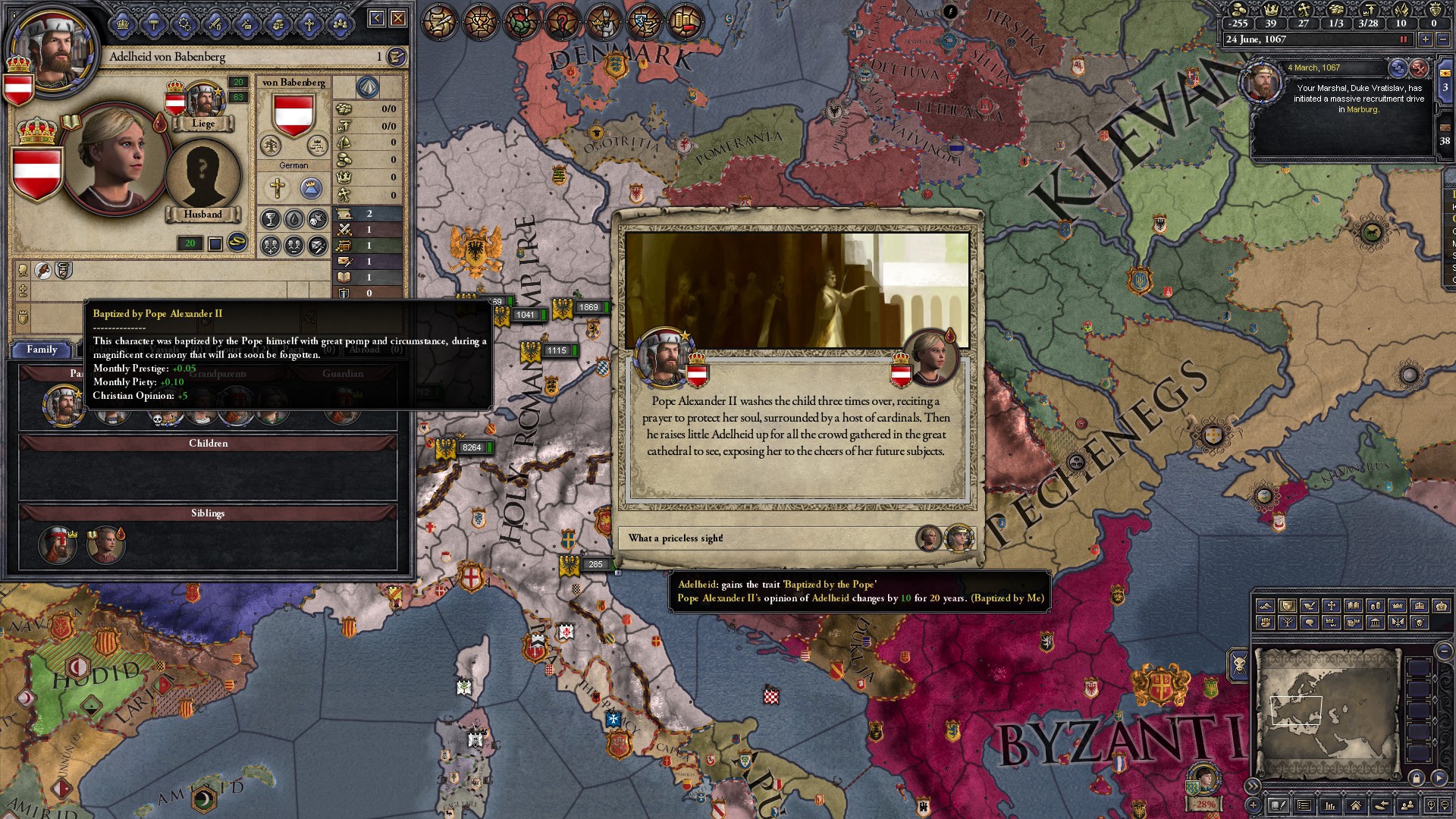Open the Family tab

(42, 350)
